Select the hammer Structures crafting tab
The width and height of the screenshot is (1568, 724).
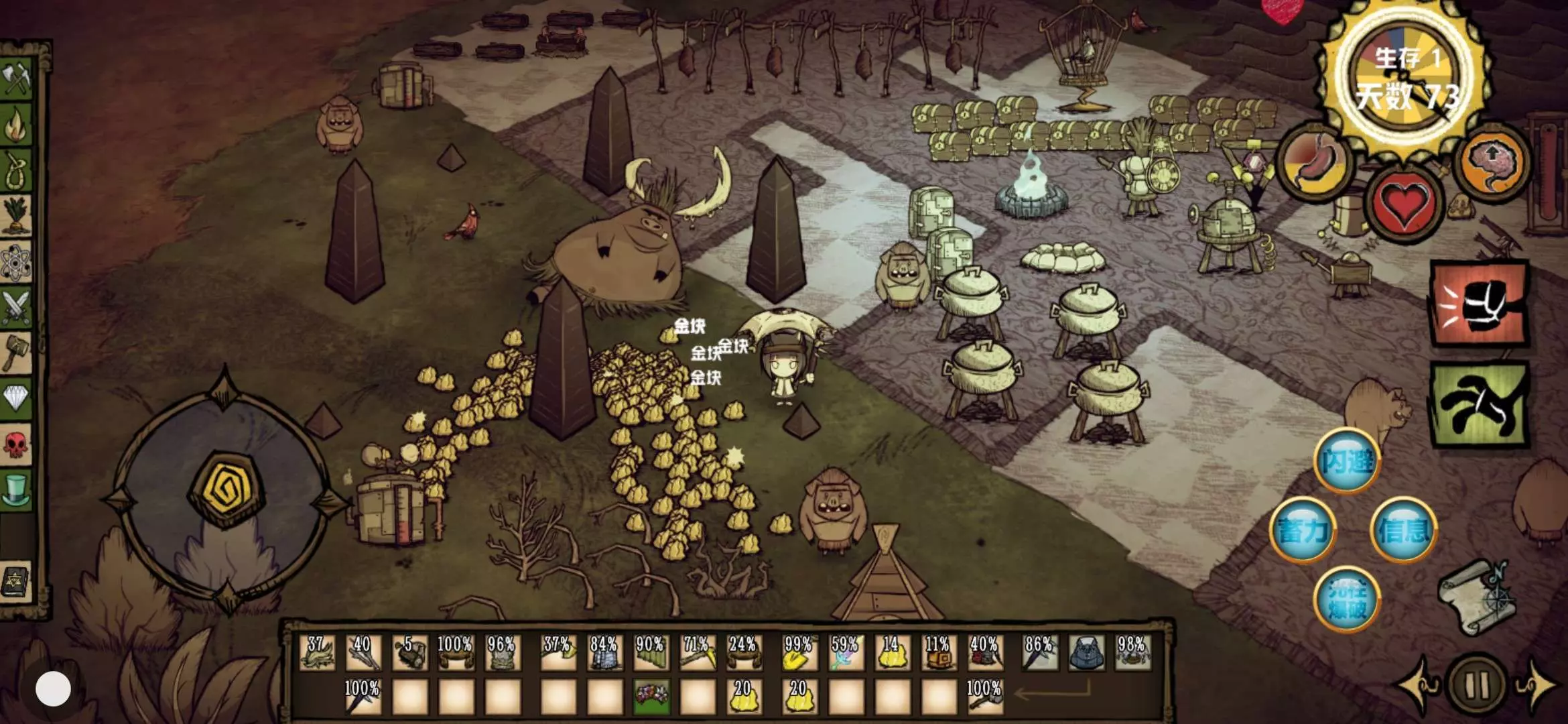(16, 352)
